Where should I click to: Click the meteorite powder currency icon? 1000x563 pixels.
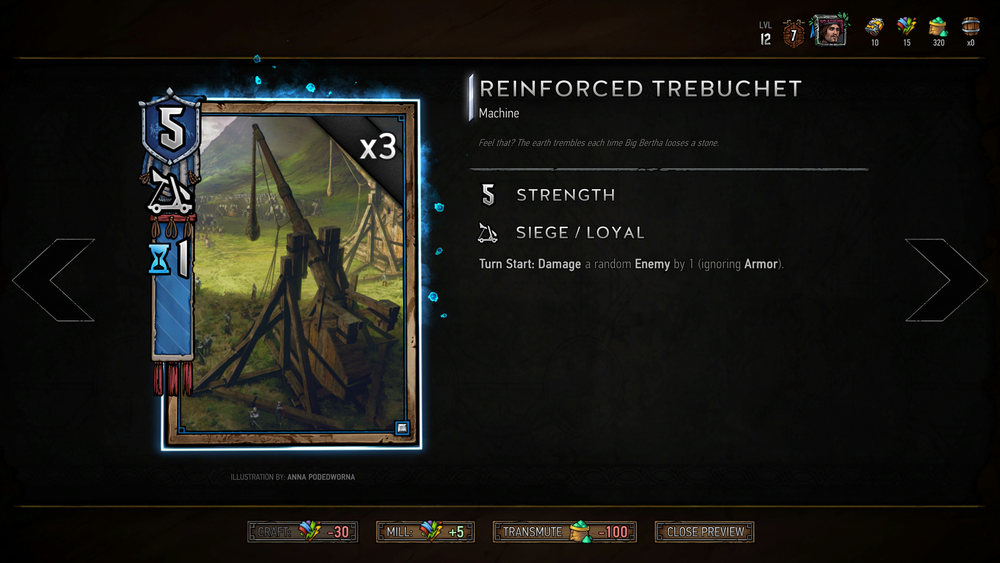tap(938, 27)
